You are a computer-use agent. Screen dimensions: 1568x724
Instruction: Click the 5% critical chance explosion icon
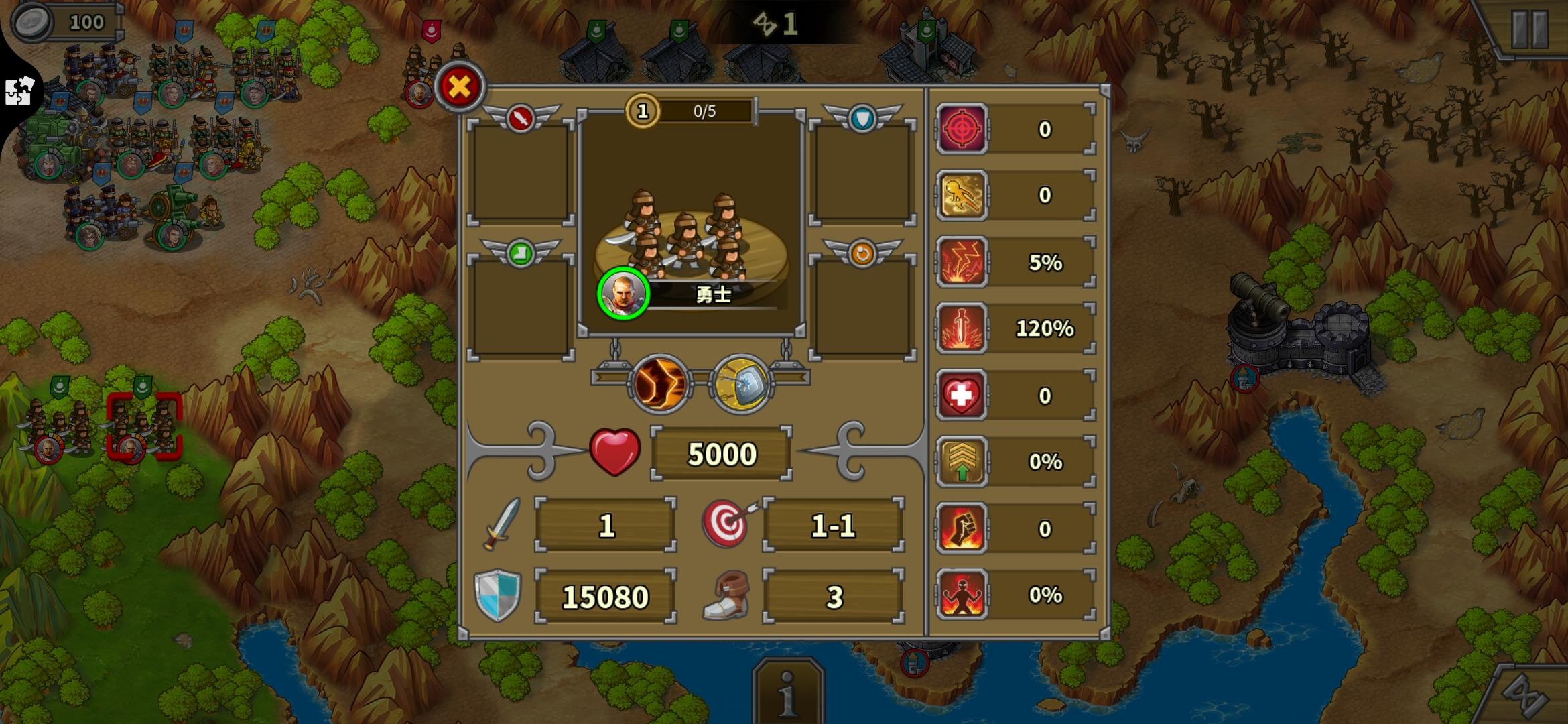click(x=962, y=263)
